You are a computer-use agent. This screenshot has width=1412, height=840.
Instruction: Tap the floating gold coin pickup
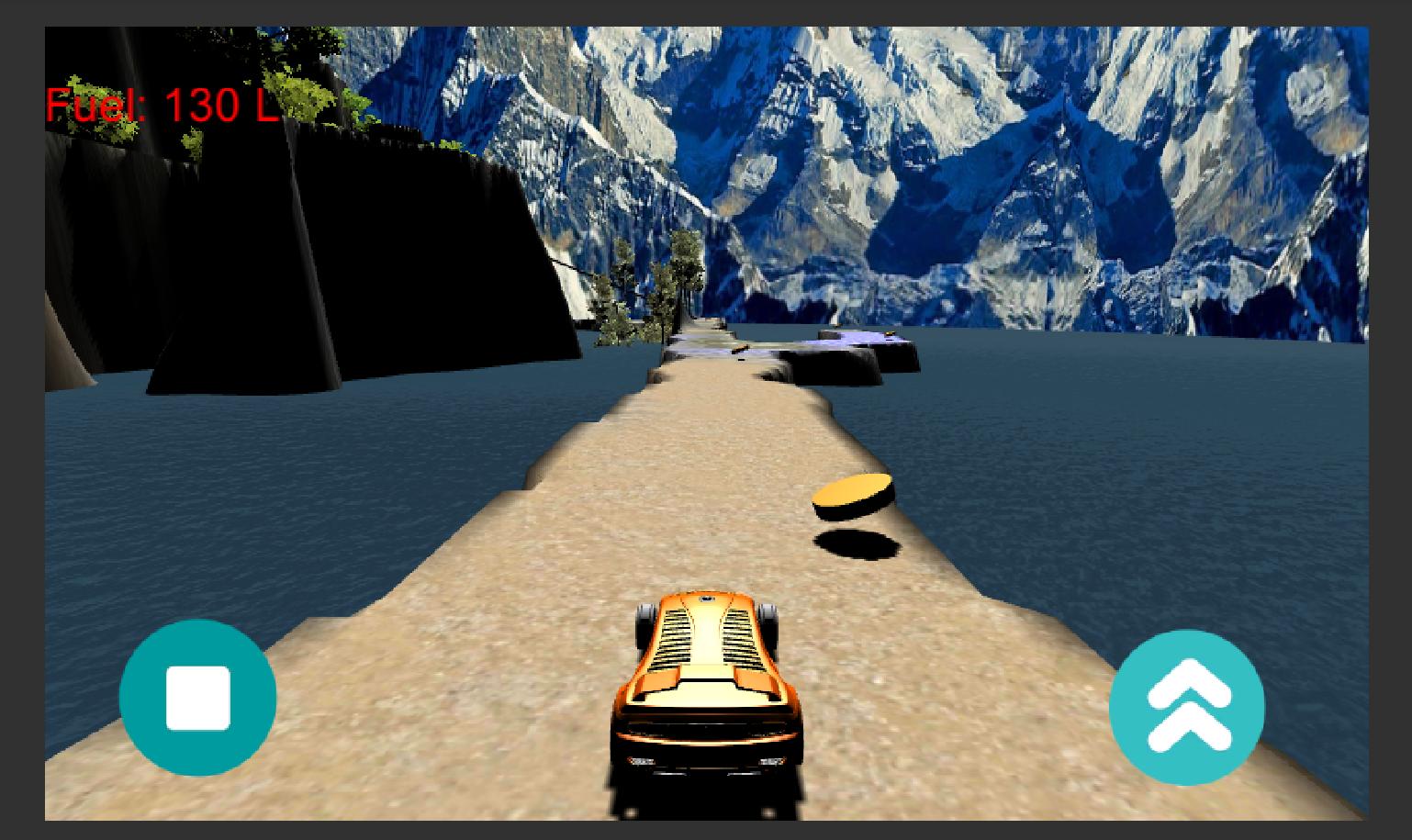(852, 493)
